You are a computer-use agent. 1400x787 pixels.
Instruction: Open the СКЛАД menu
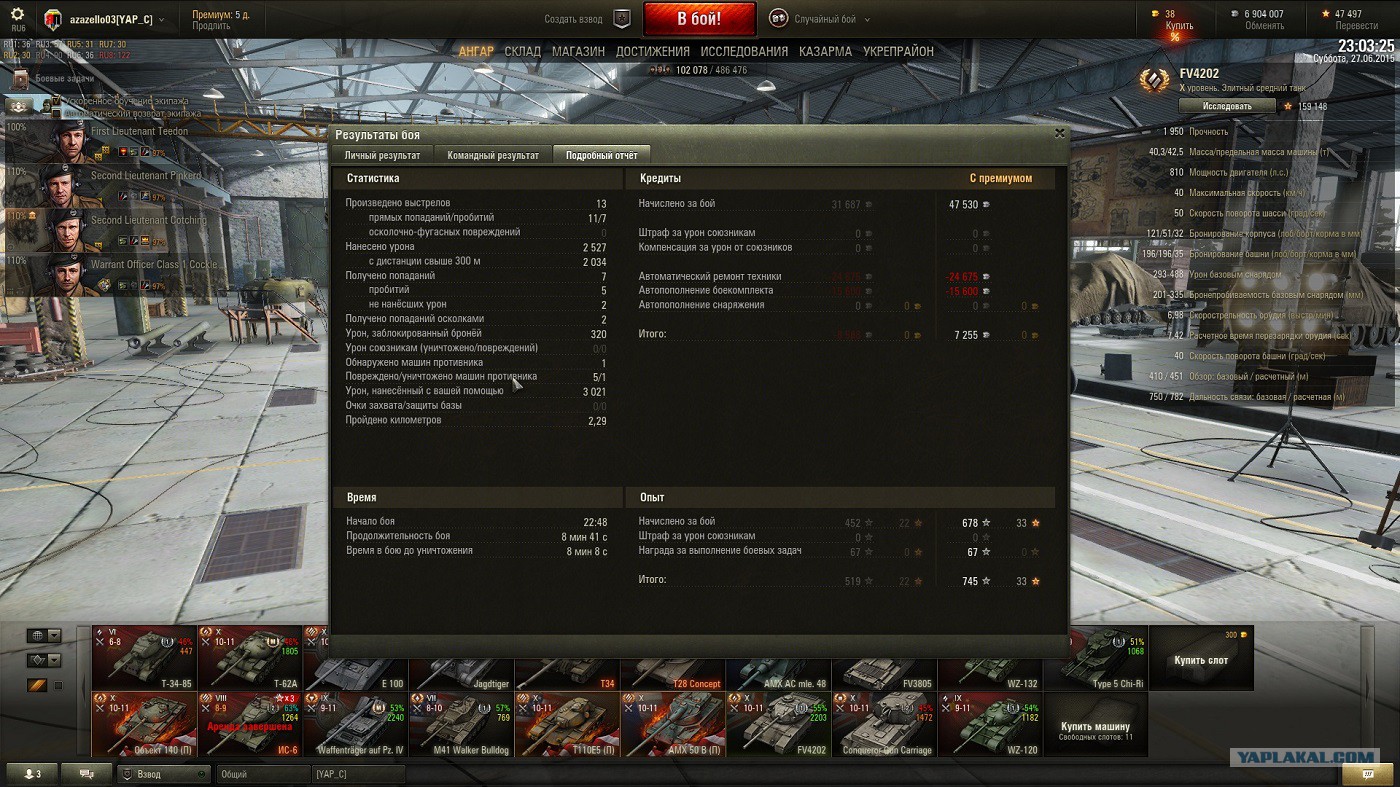(x=522, y=51)
